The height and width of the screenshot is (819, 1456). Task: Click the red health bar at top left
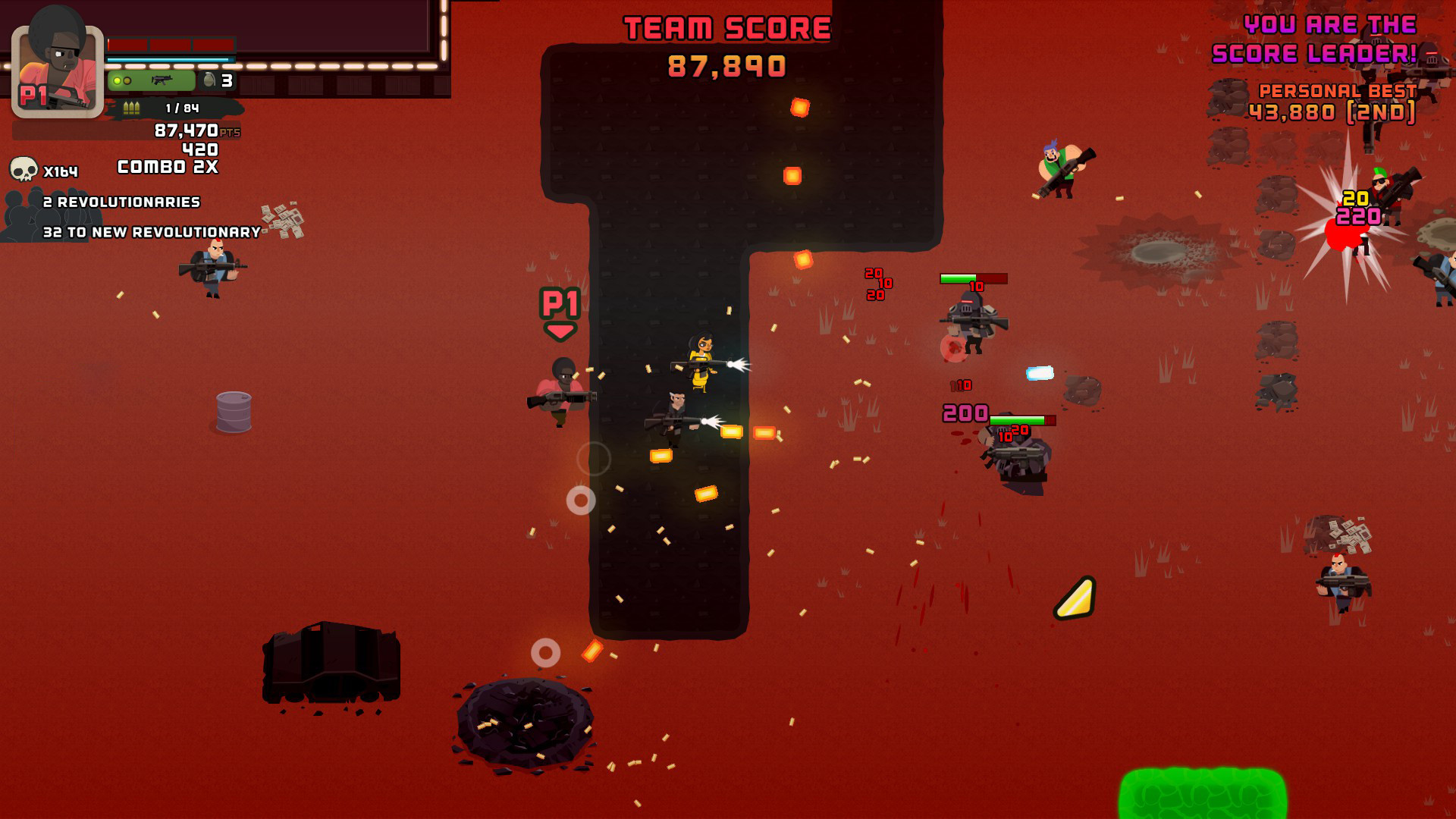pos(171,45)
